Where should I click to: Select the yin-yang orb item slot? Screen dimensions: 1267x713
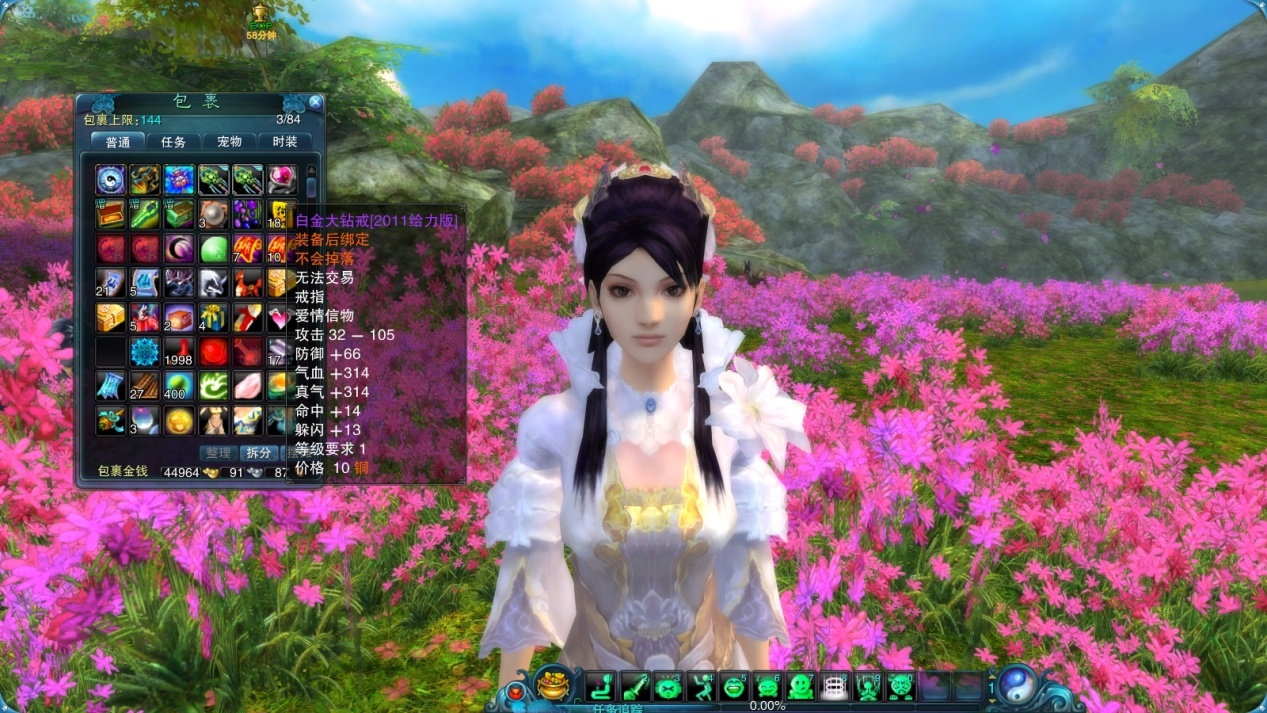click(x=111, y=180)
